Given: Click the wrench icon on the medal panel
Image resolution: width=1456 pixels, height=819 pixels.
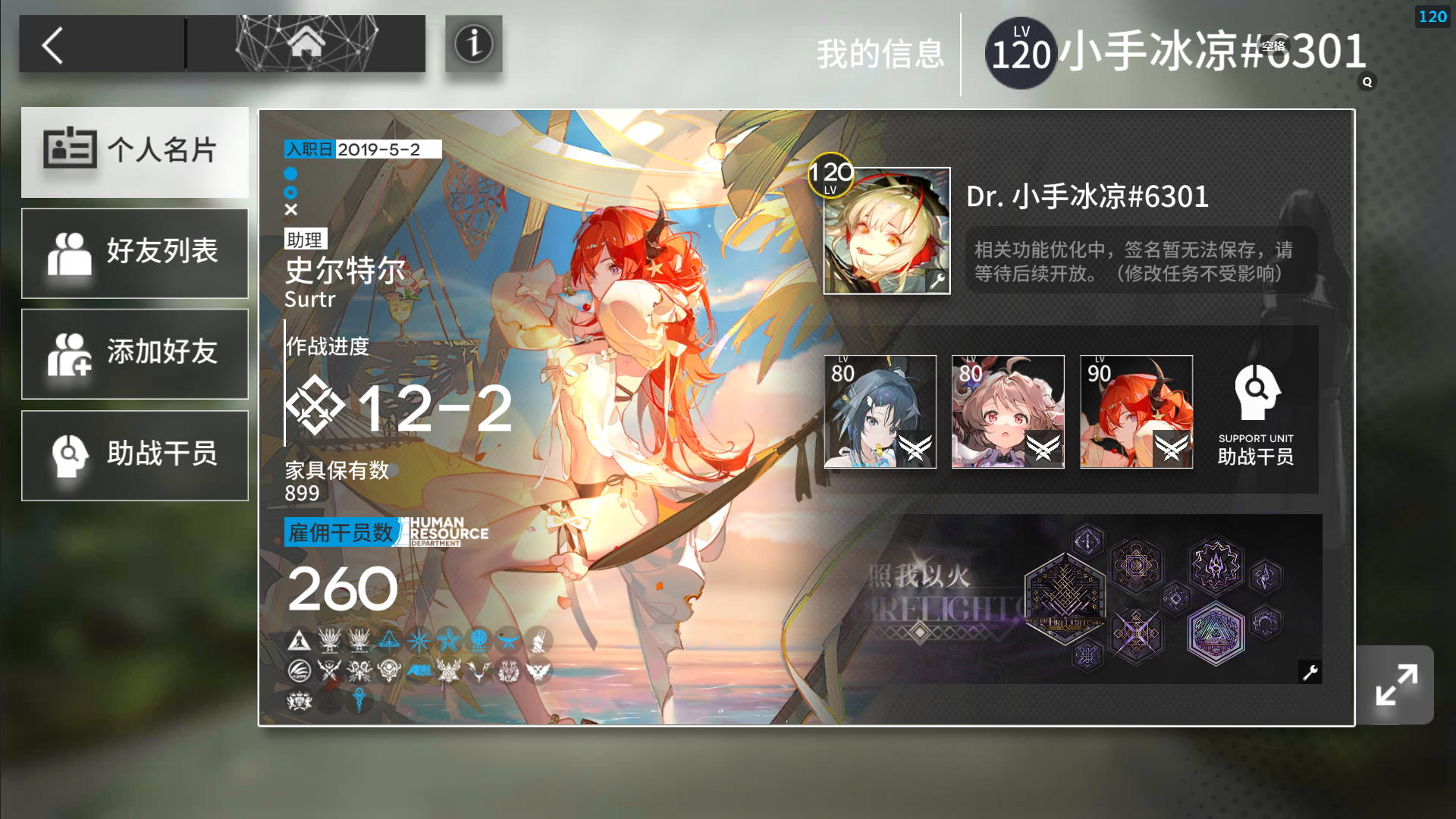Looking at the screenshot, I should click(x=1310, y=671).
